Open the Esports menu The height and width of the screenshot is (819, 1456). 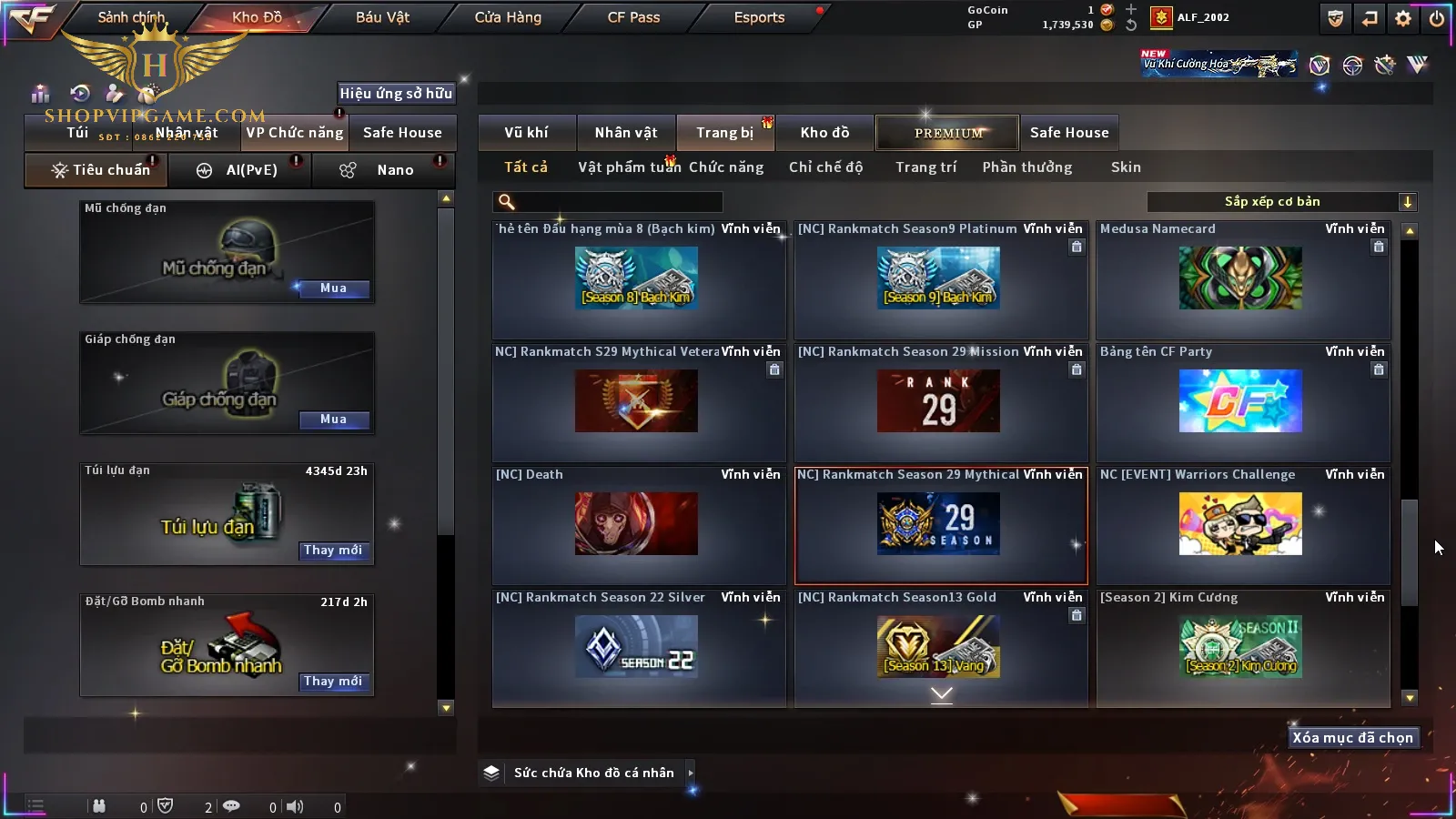(759, 17)
